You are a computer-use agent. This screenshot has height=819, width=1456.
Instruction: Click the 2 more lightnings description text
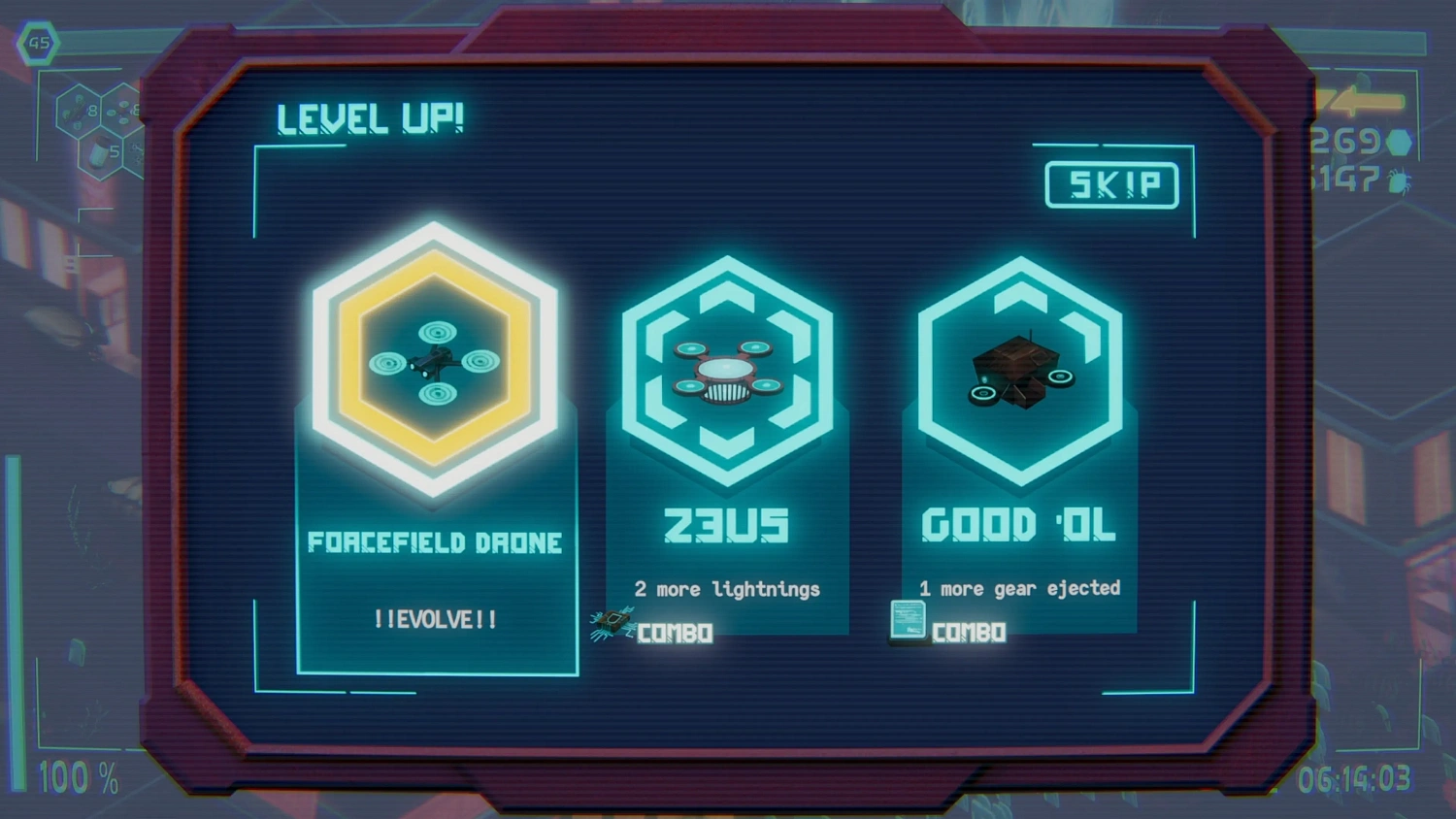pyautogui.click(x=726, y=589)
